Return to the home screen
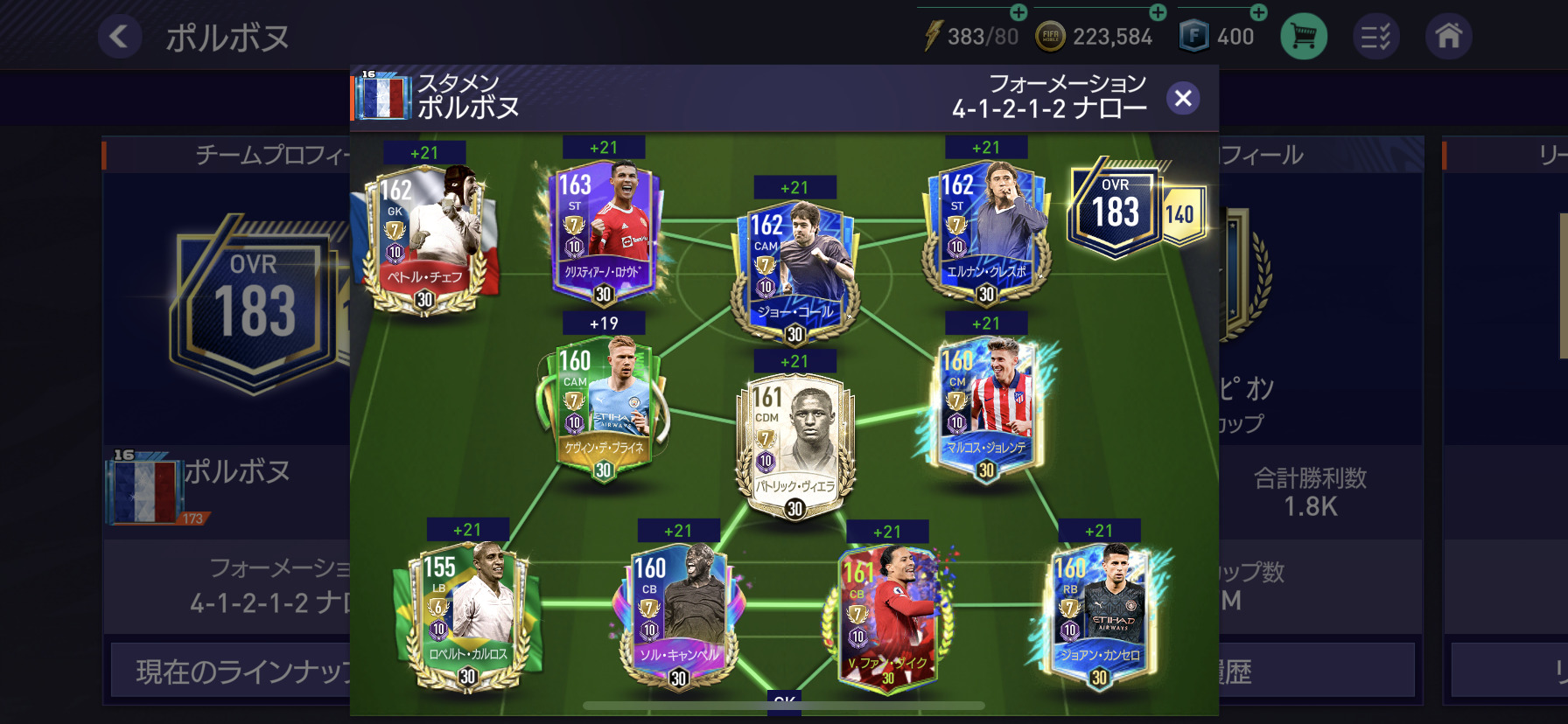 pos(1448,37)
